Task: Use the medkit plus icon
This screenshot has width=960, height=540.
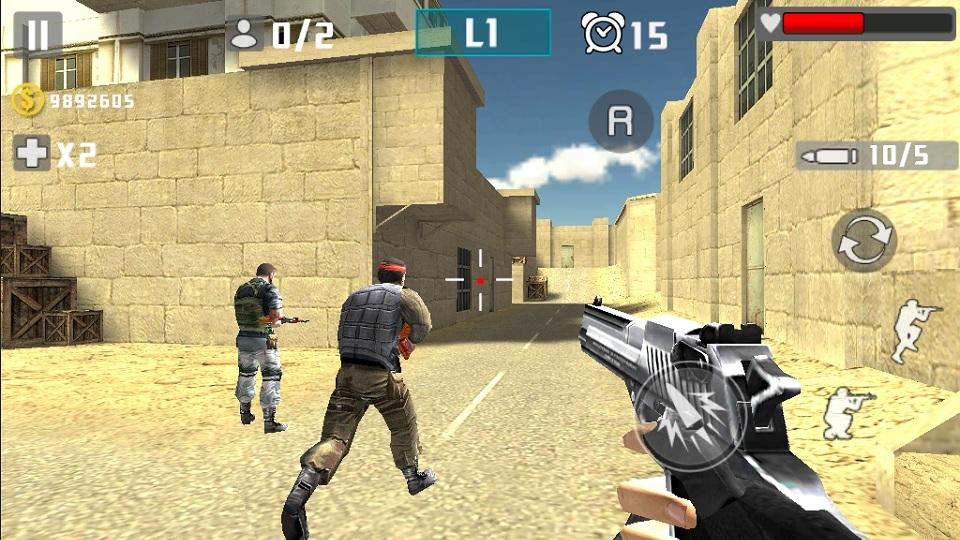Action: pyautogui.click(x=31, y=153)
